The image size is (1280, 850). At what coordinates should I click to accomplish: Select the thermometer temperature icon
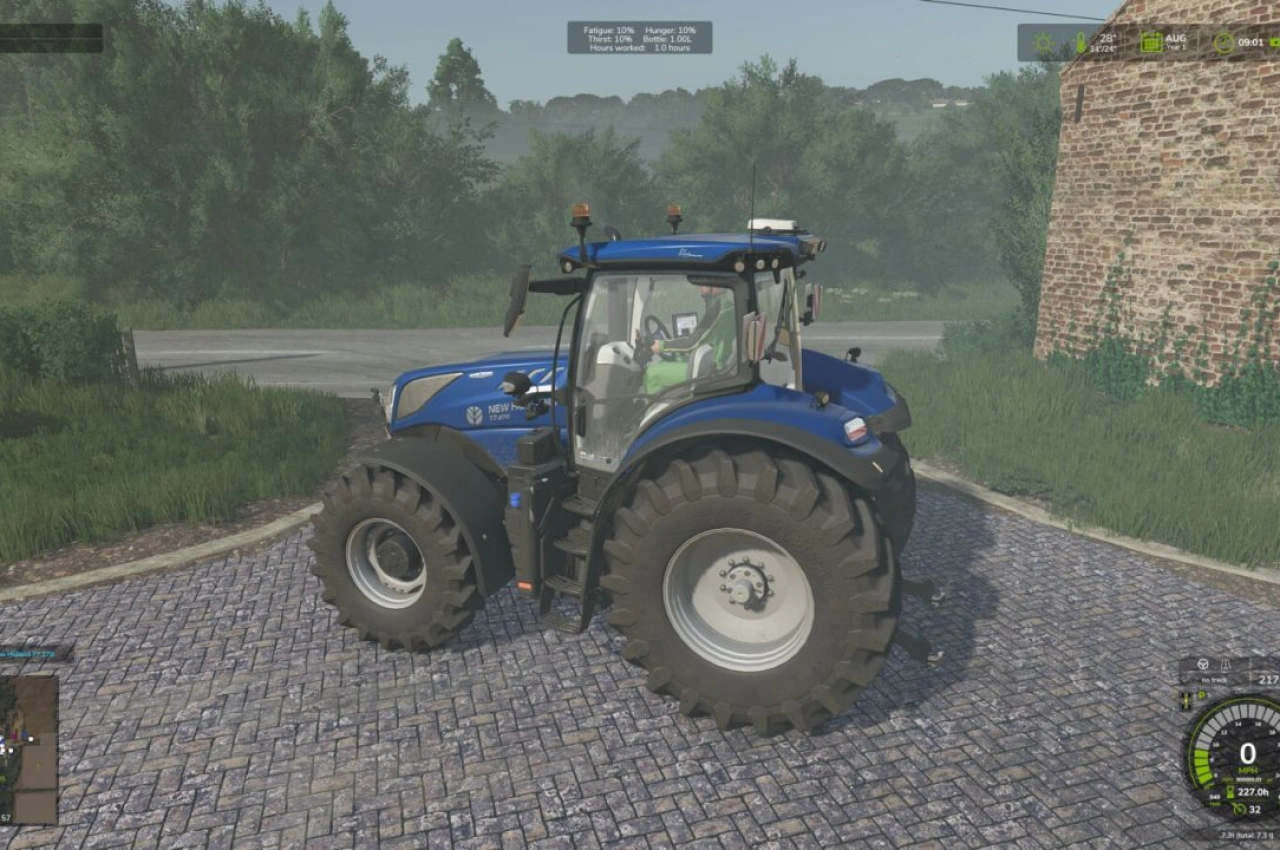pyautogui.click(x=1080, y=41)
